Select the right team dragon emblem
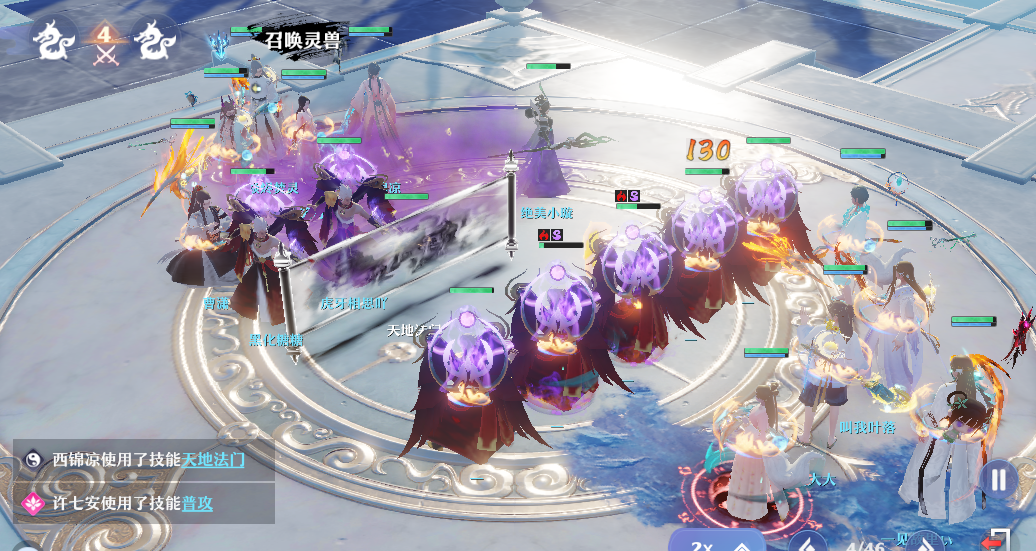Viewport: 1036px width, 551px height. (x=157, y=41)
